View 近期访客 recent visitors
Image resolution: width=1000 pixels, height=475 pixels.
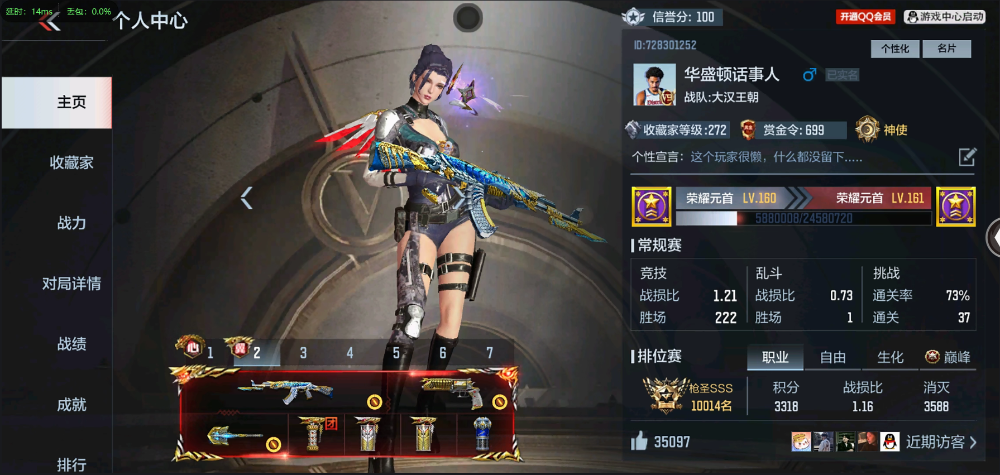pyautogui.click(x=941, y=441)
